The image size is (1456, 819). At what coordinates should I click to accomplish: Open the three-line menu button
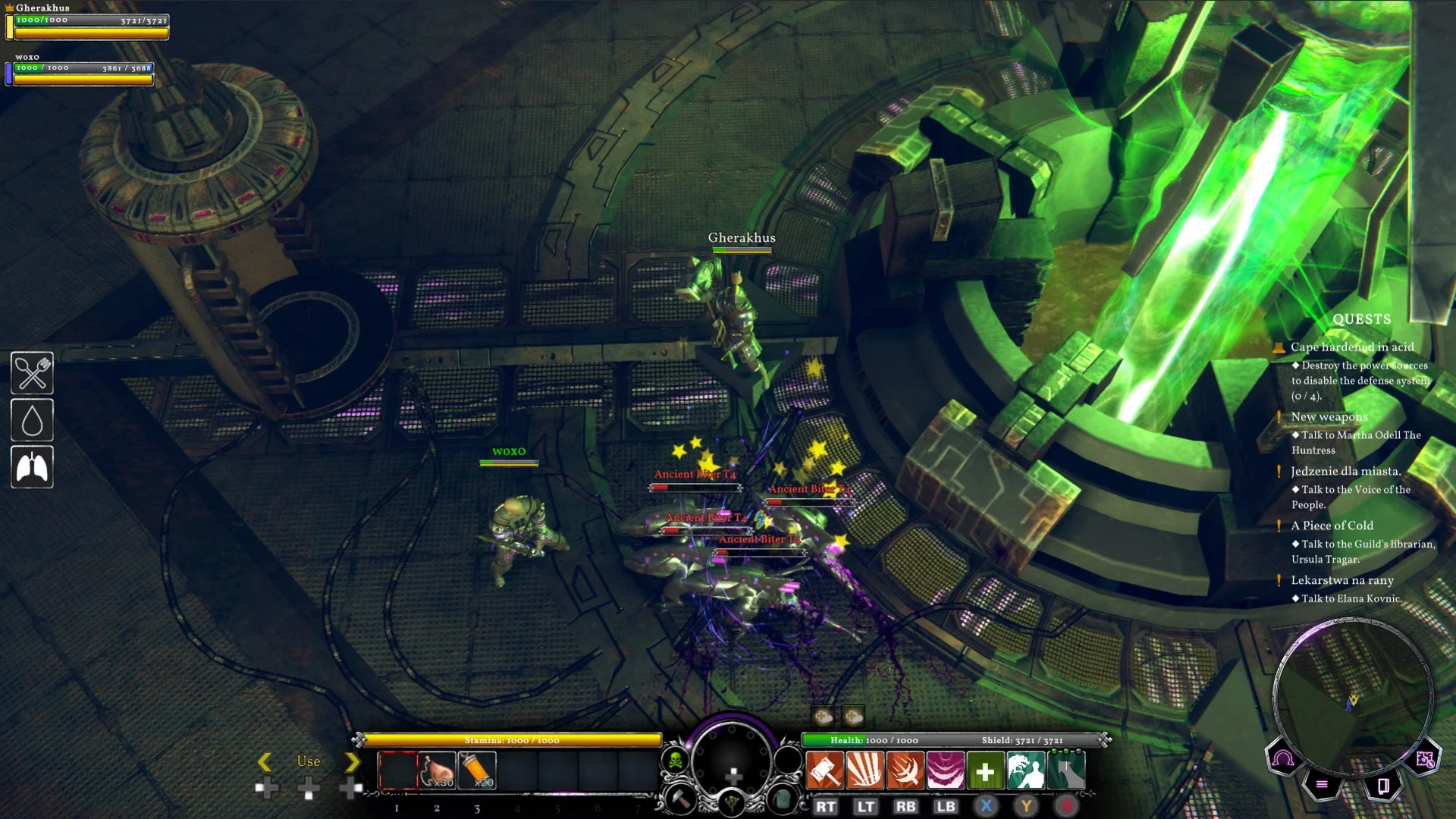[1322, 785]
